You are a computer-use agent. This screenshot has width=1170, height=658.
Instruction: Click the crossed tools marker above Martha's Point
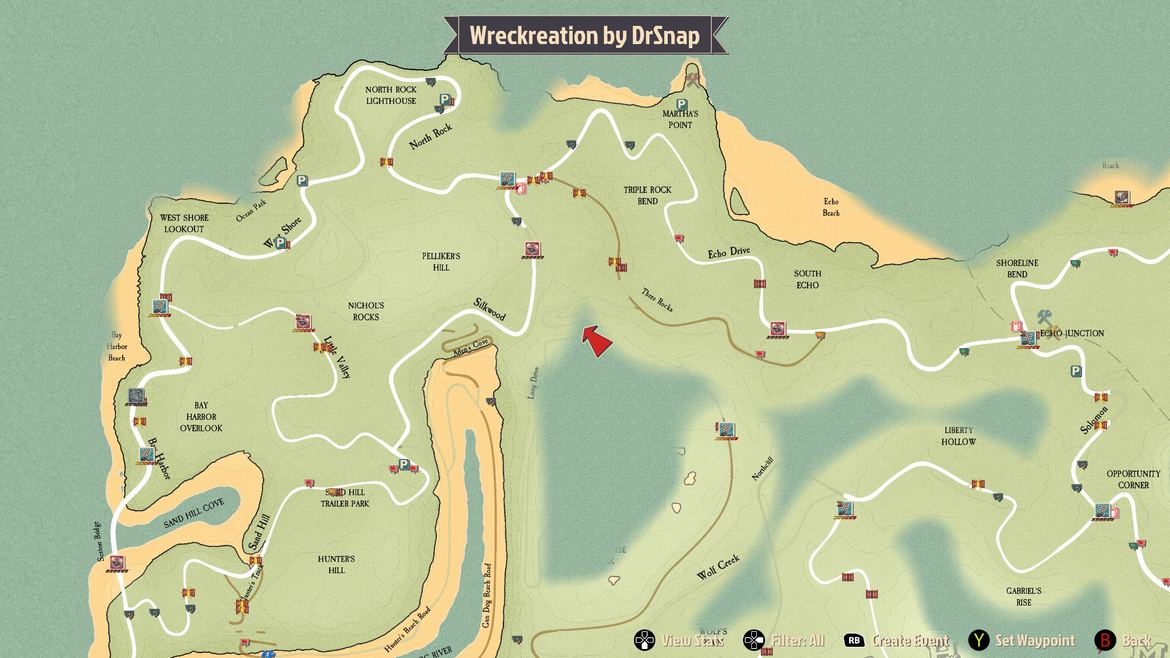(693, 76)
